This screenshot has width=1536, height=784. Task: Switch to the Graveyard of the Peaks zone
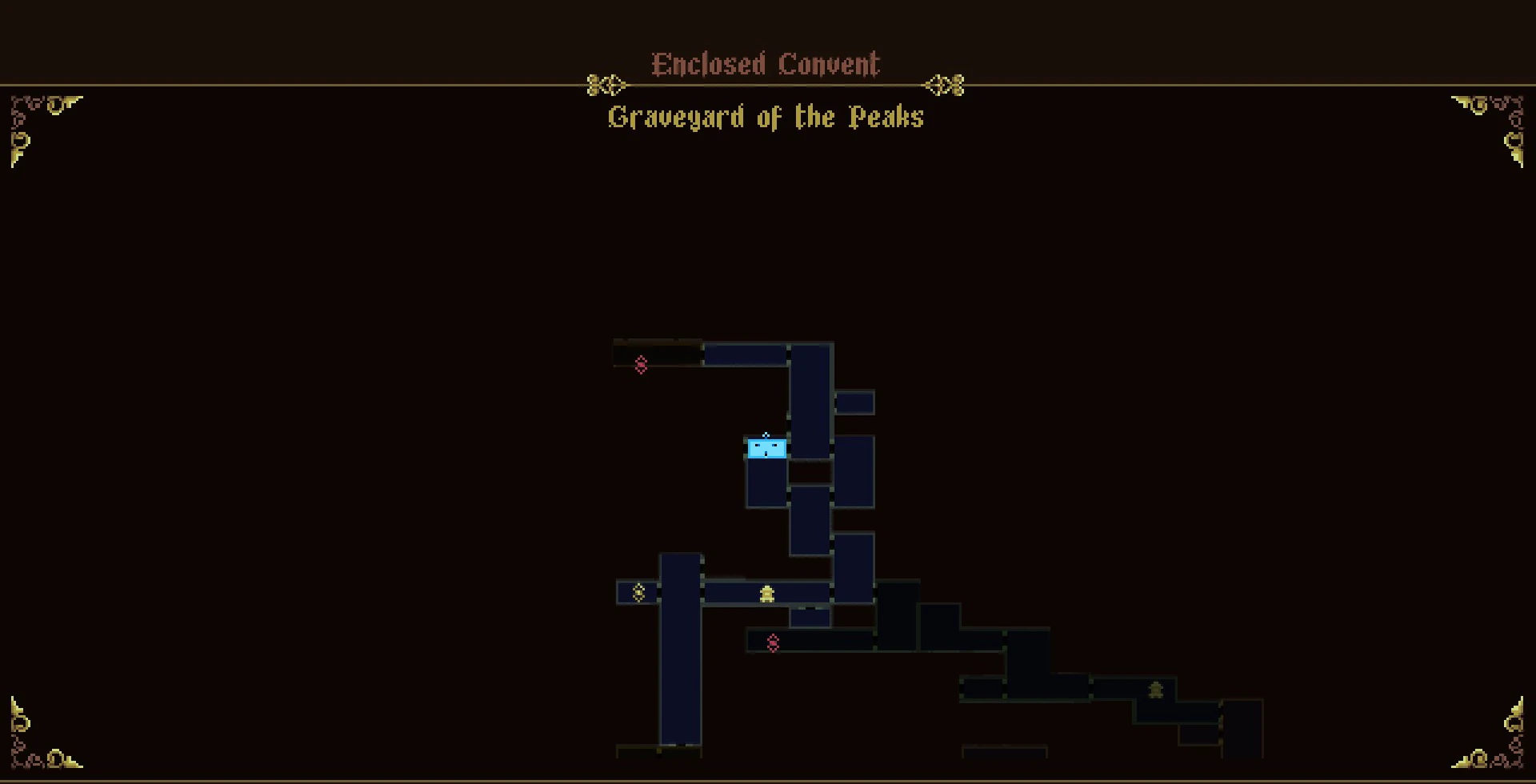click(765, 117)
